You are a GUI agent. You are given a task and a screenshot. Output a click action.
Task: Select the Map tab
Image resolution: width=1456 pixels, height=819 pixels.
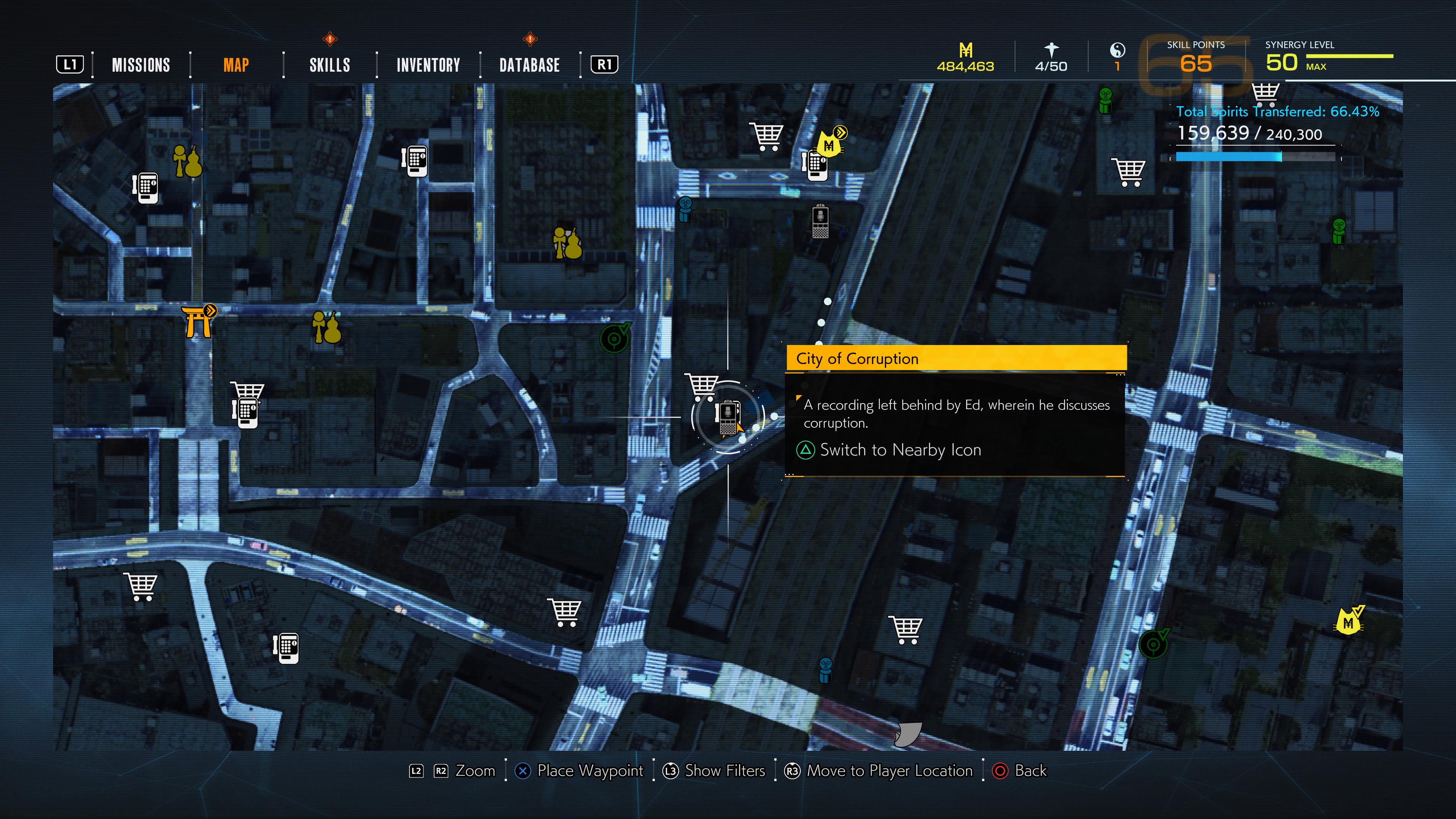click(x=236, y=65)
